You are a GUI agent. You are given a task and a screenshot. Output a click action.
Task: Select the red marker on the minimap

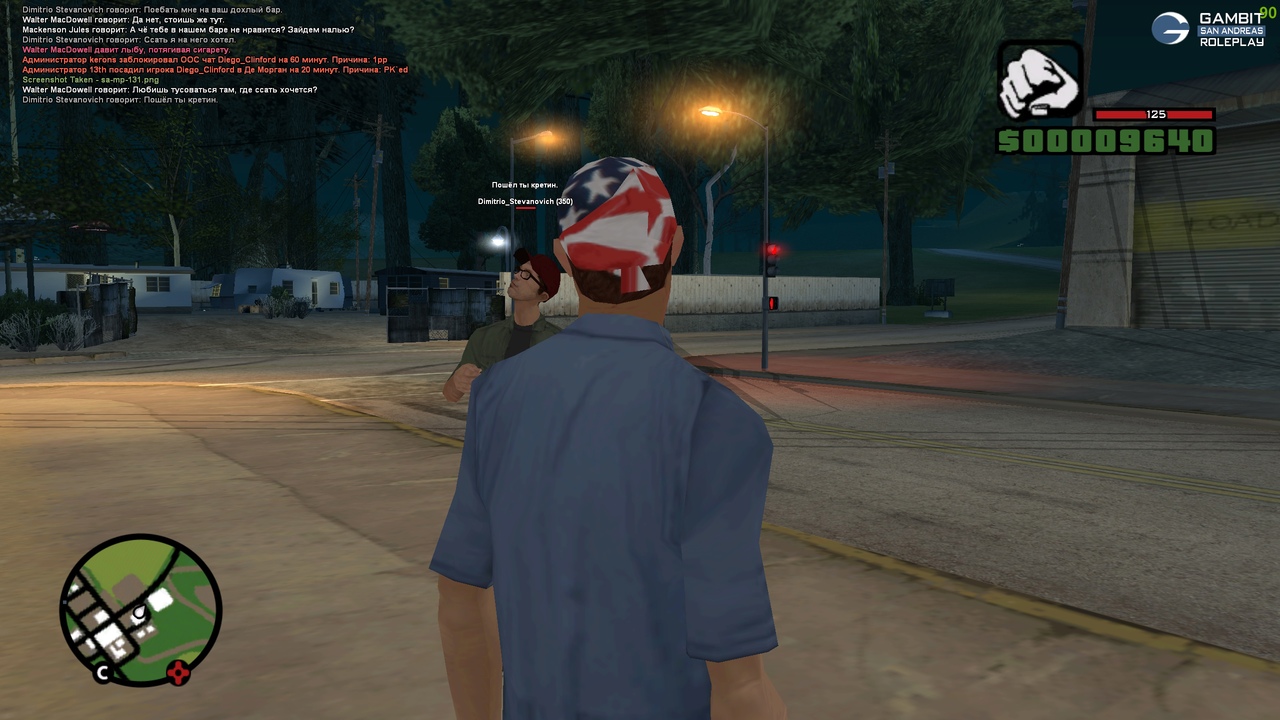pyautogui.click(x=178, y=672)
